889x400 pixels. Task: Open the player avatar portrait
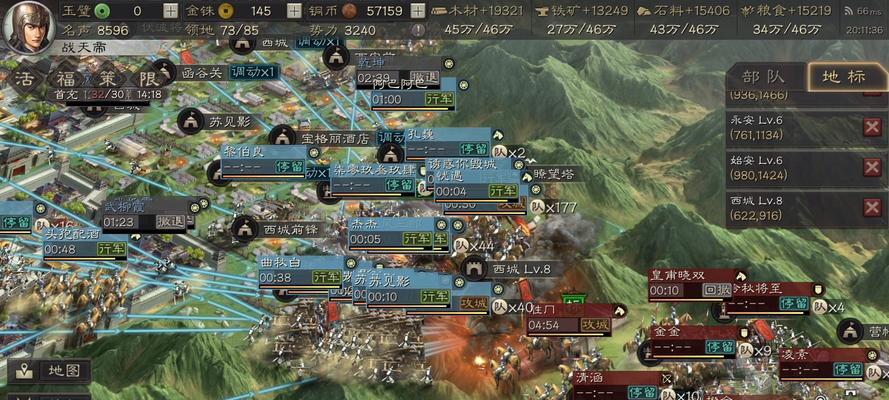point(27,27)
